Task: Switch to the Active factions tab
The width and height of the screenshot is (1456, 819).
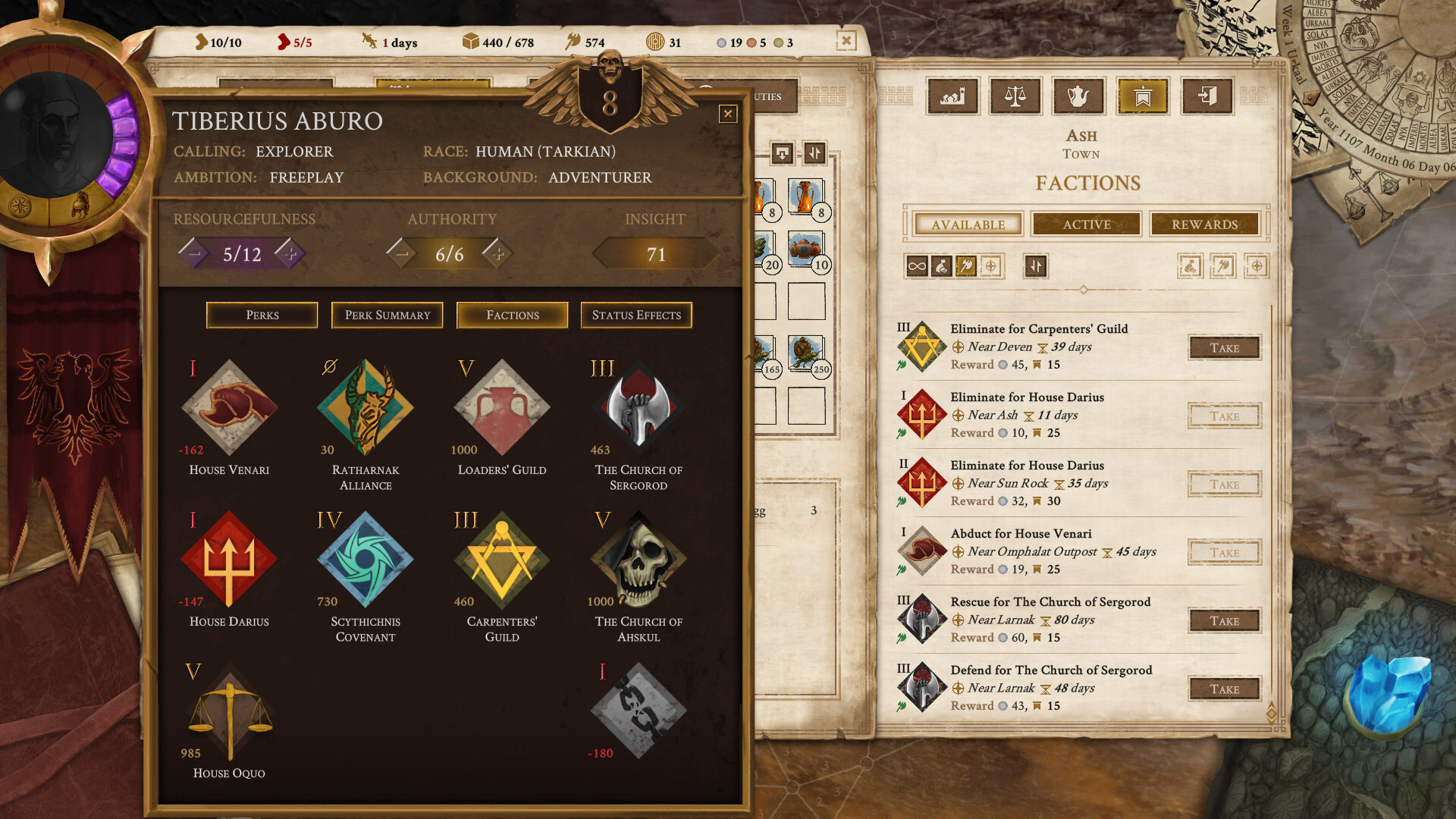Action: 1086,224
